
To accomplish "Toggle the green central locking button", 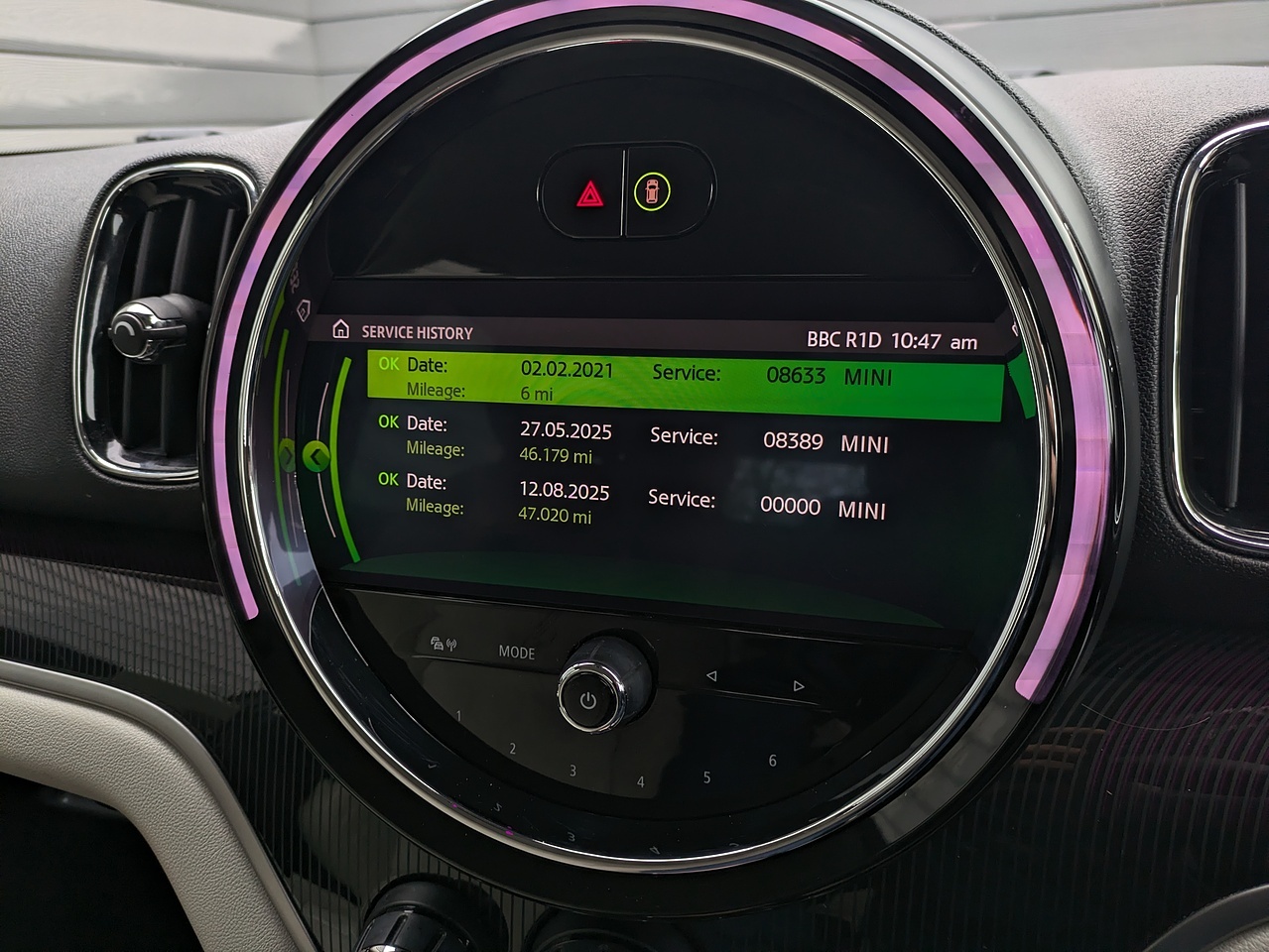I will point(652,191).
